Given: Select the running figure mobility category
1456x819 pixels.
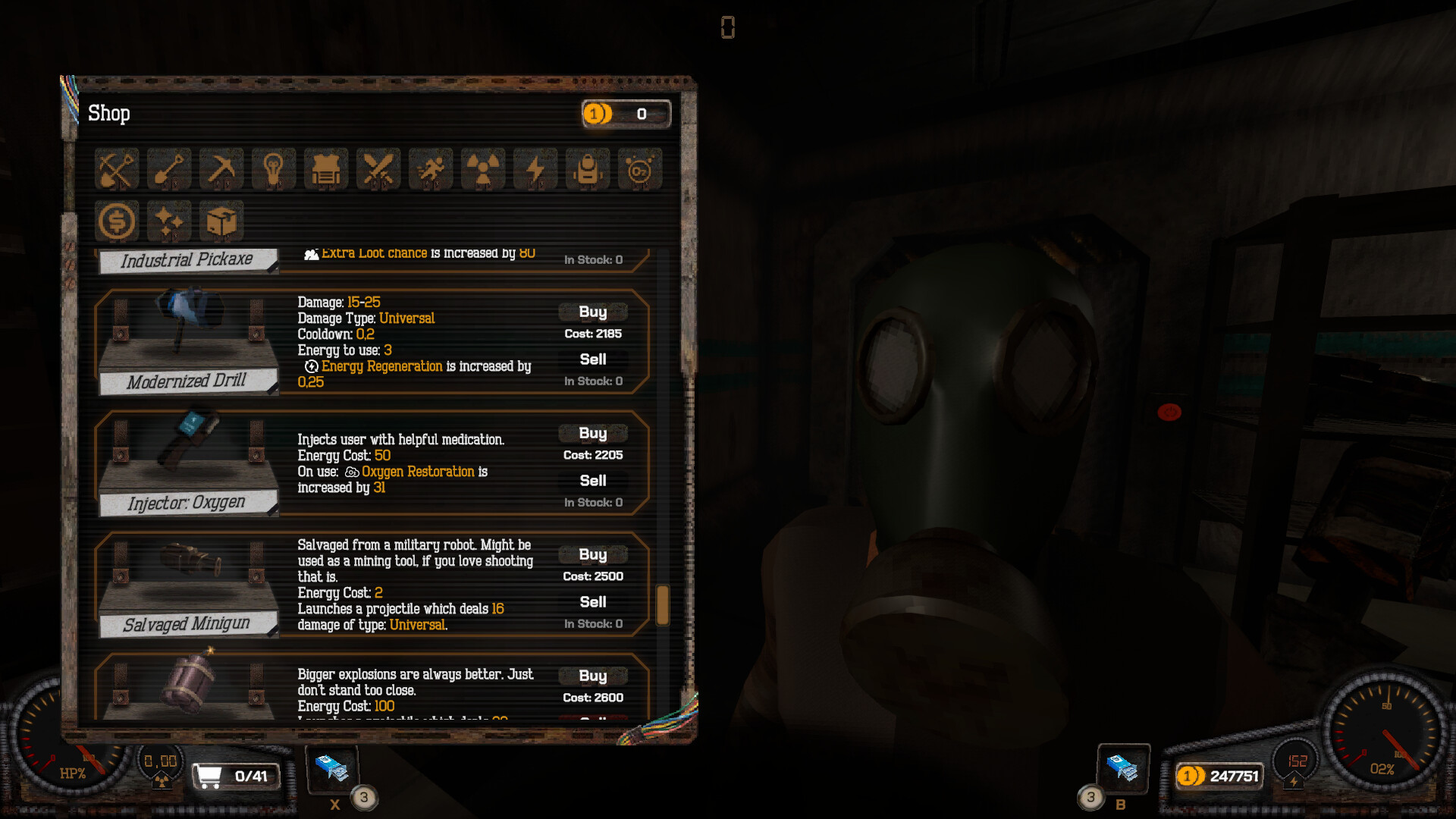Looking at the screenshot, I should (430, 169).
